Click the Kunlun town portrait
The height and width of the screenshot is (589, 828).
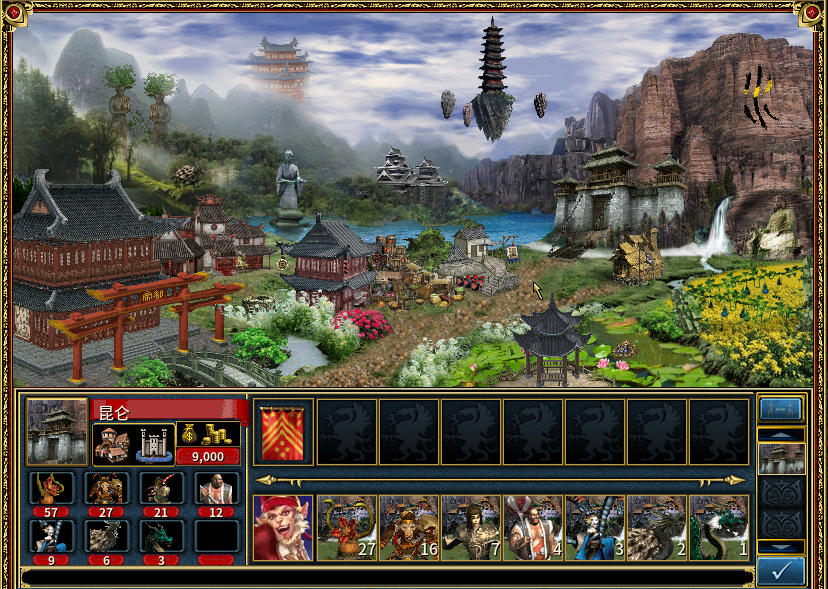pos(56,432)
